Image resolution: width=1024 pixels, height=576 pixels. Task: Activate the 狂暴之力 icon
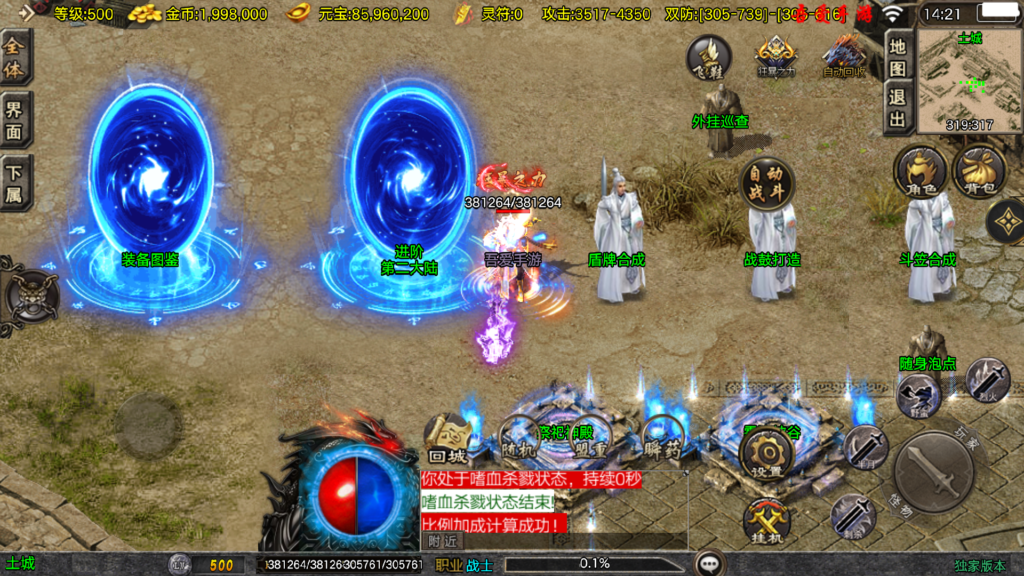pos(775,57)
